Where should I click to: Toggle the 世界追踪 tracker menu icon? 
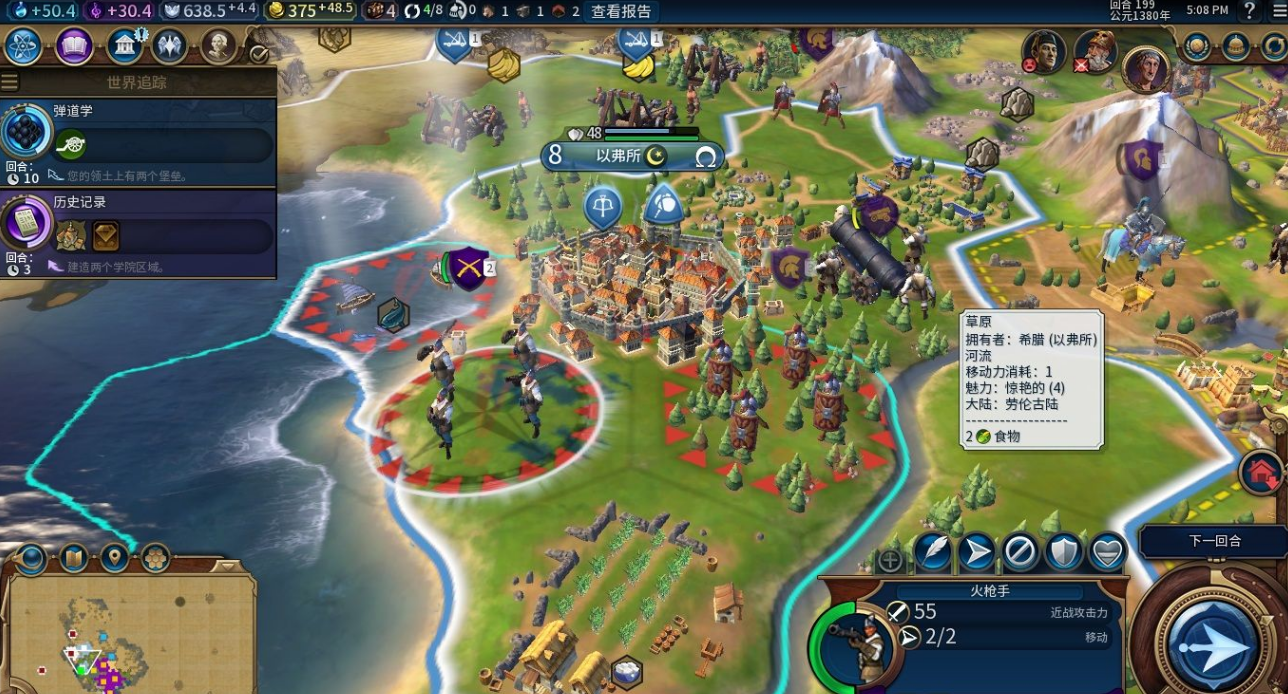tap(10, 82)
